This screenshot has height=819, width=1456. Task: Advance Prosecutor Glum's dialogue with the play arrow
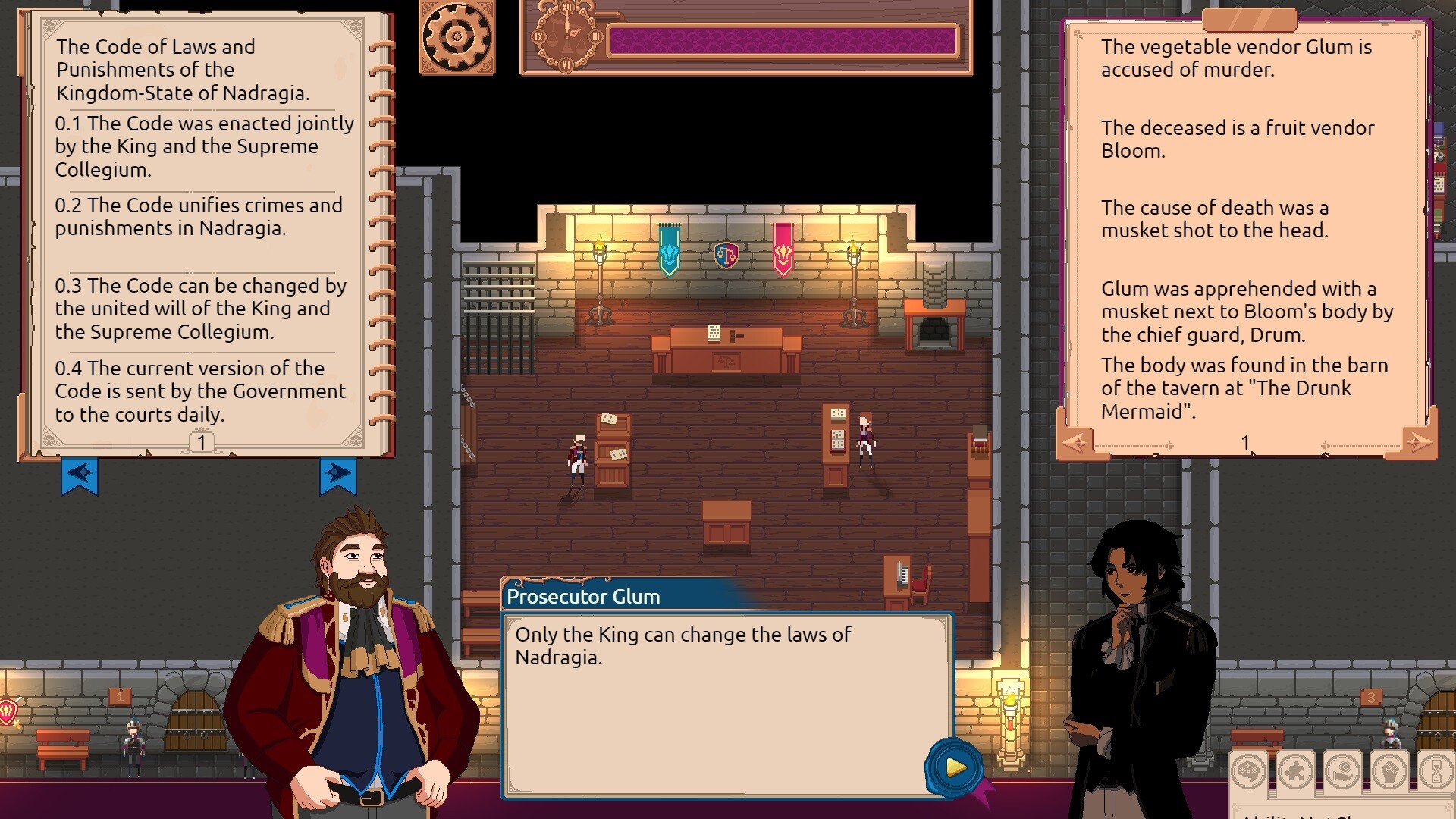[954, 767]
